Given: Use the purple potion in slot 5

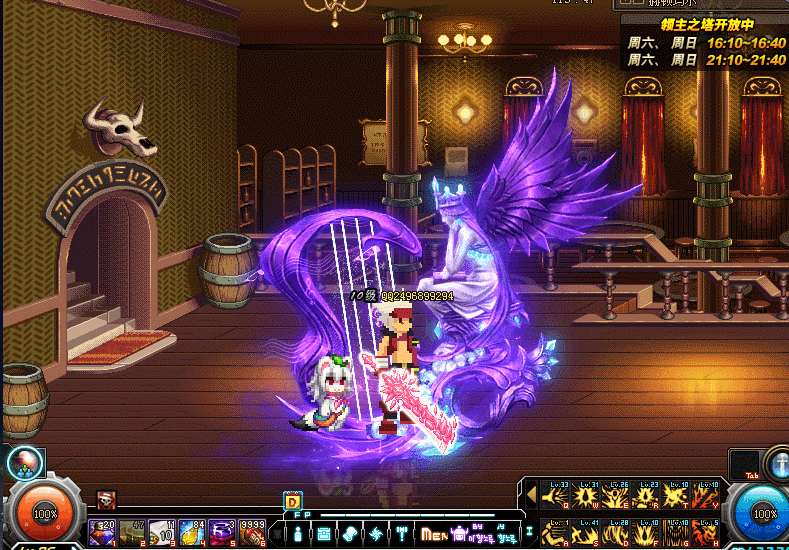Looking at the screenshot, I should [x=223, y=531].
